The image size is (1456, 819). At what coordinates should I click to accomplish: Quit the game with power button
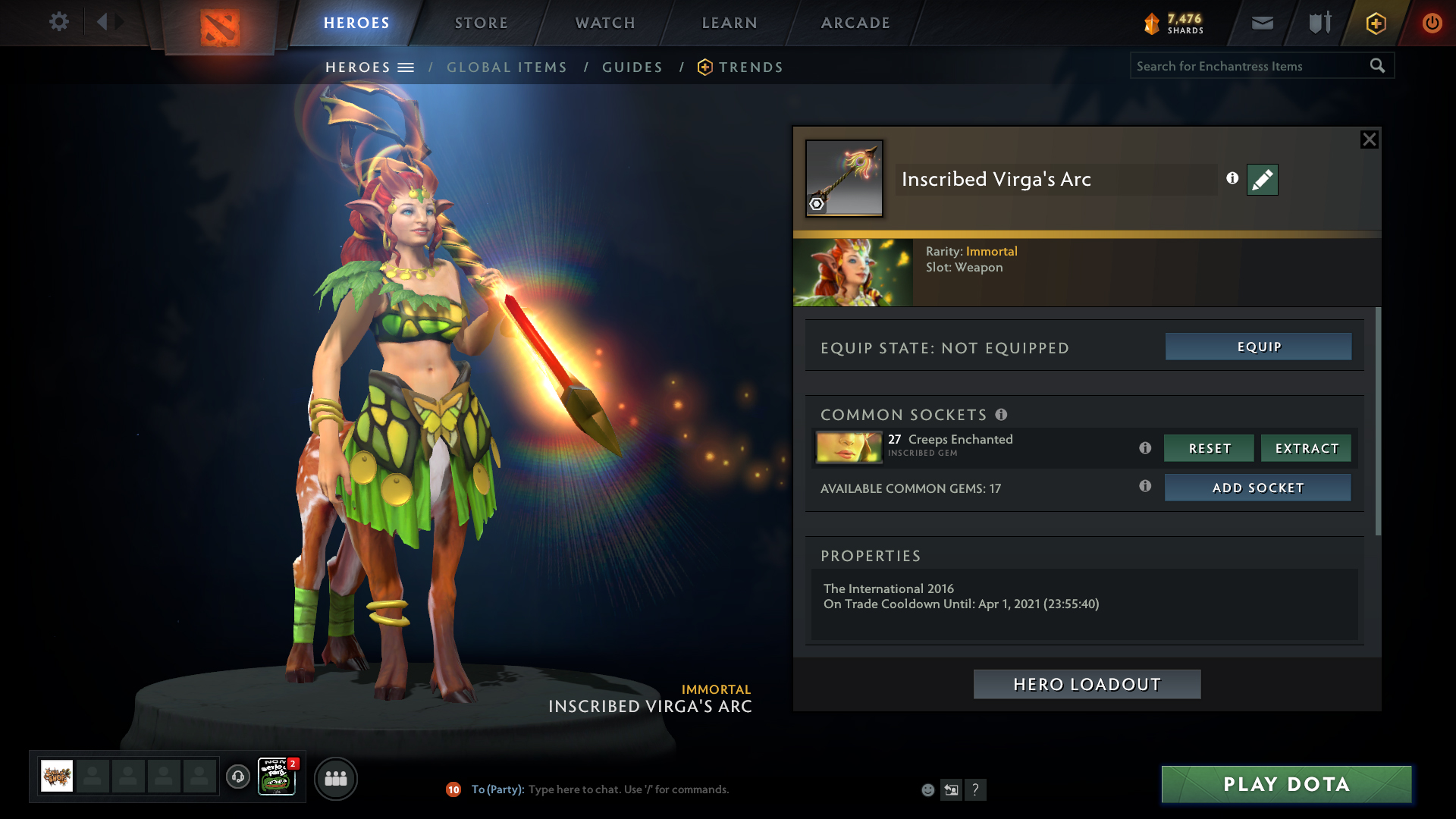coord(1432,23)
